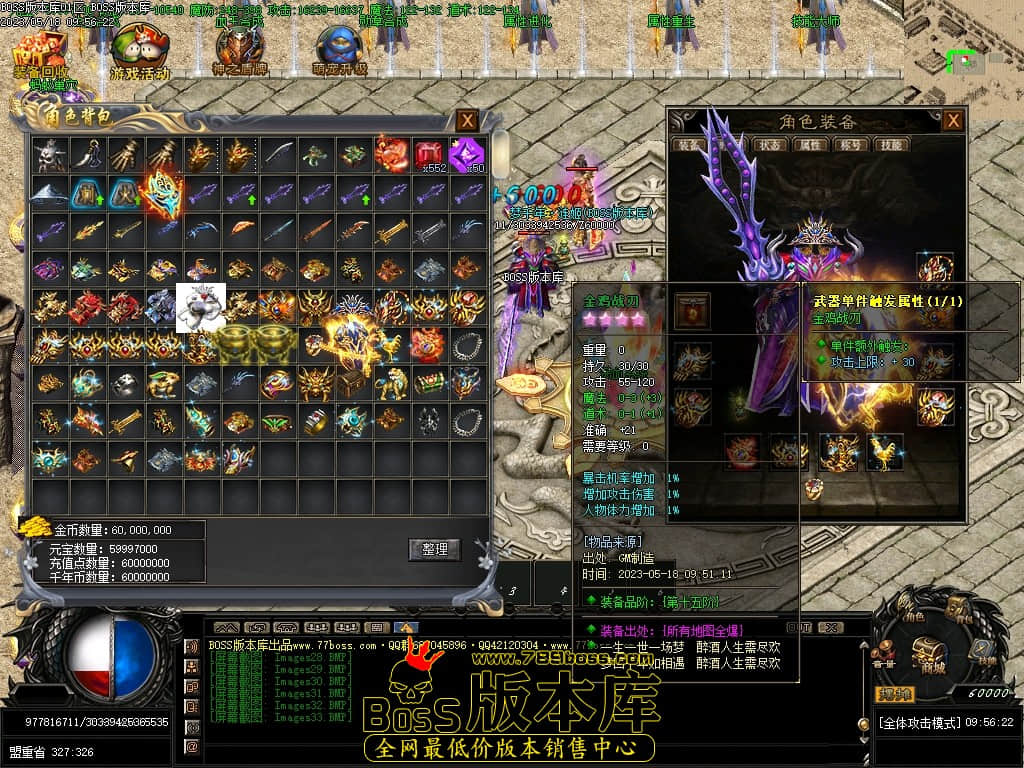The width and height of the screenshot is (1024, 768).
Task: Select the red gem stack x552
Action: (429, 155)
